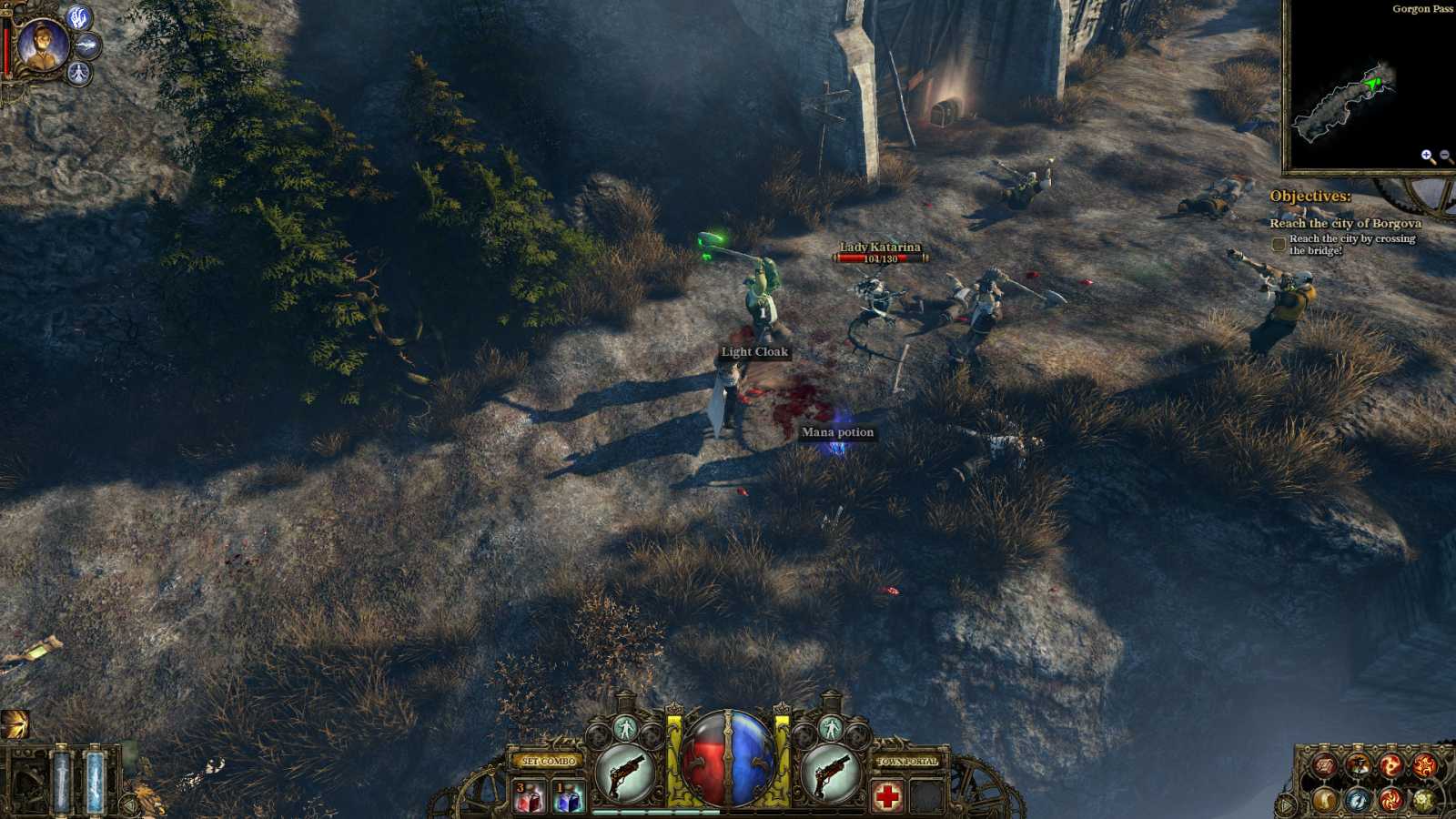
Task: Click the blue lightning skill icon bottom right
Action: point(1358,799)
